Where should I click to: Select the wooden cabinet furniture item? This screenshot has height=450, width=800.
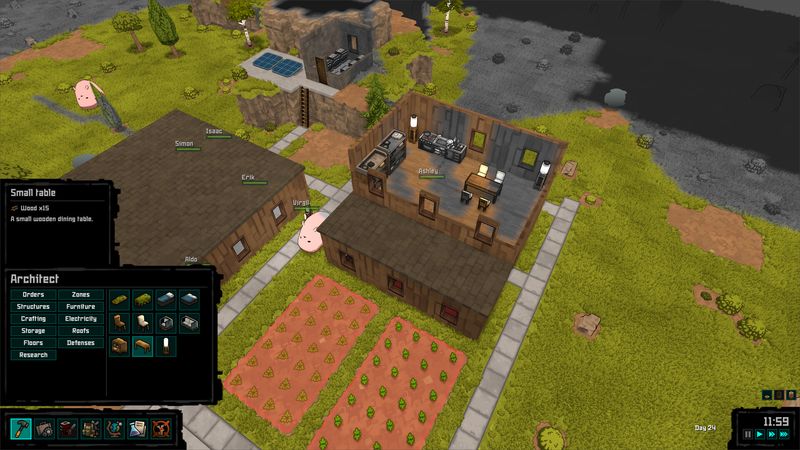pyautogui.click(x=120, y=345)
